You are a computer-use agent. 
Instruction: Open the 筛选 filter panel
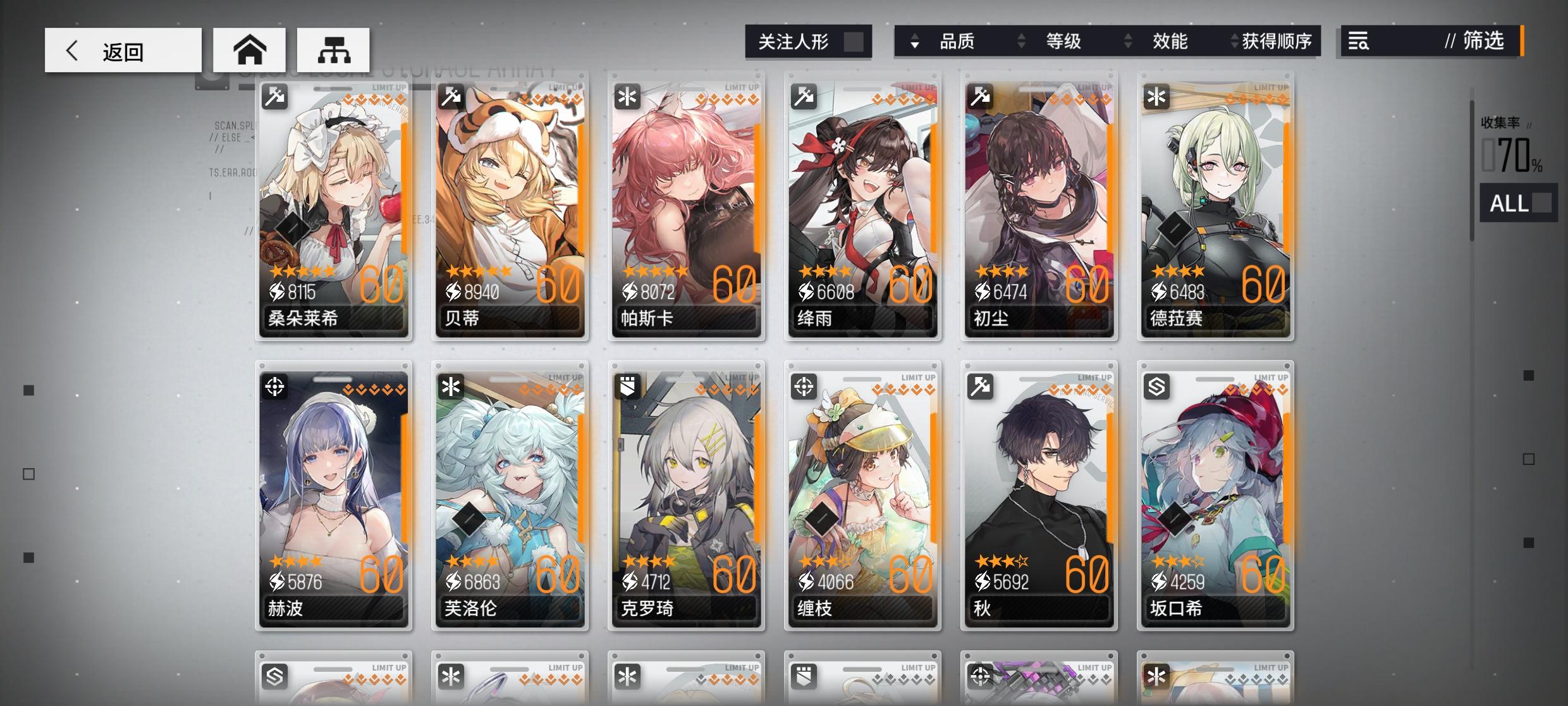coord(1483,42)
